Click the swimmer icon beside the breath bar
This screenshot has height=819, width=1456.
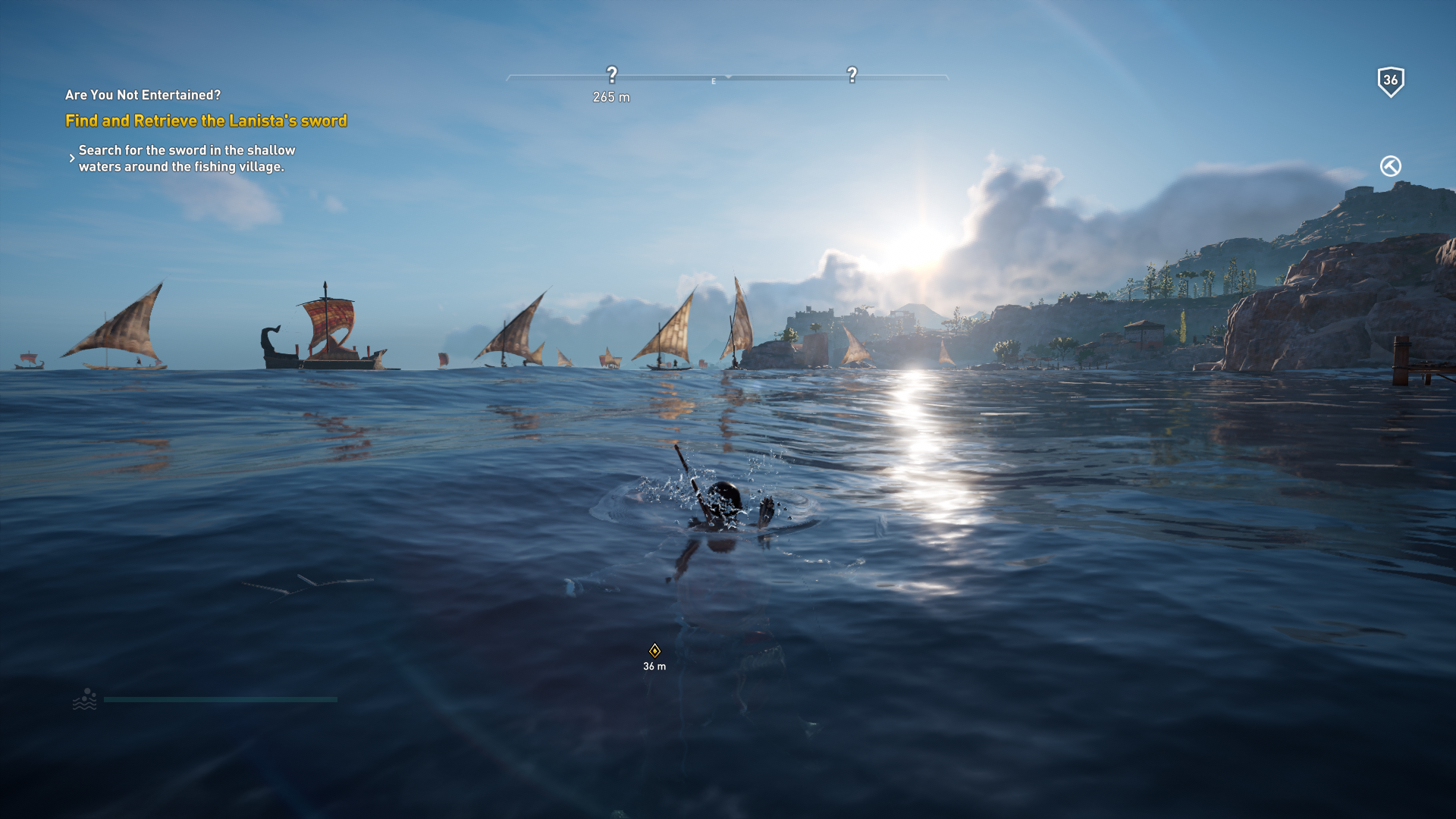pyautogui.click(x=85, y=699)
